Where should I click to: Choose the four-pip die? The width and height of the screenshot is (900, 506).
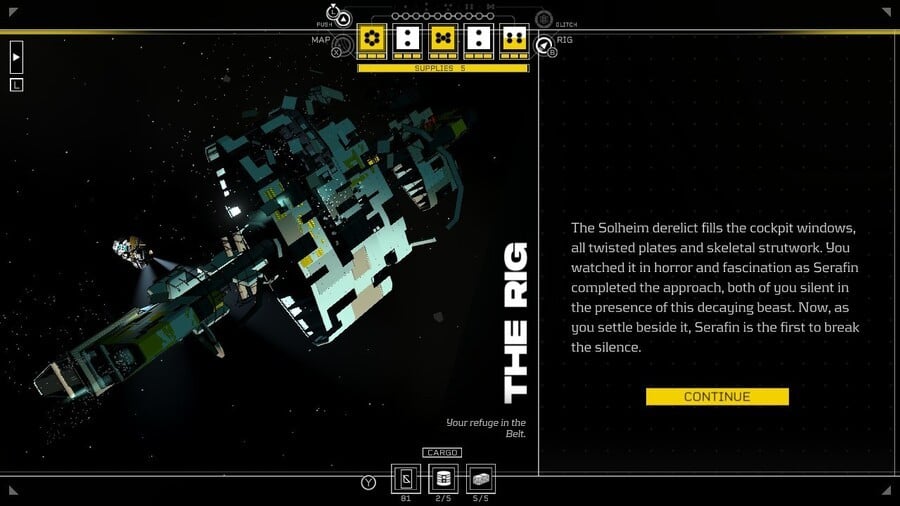(x=514, y=40)
